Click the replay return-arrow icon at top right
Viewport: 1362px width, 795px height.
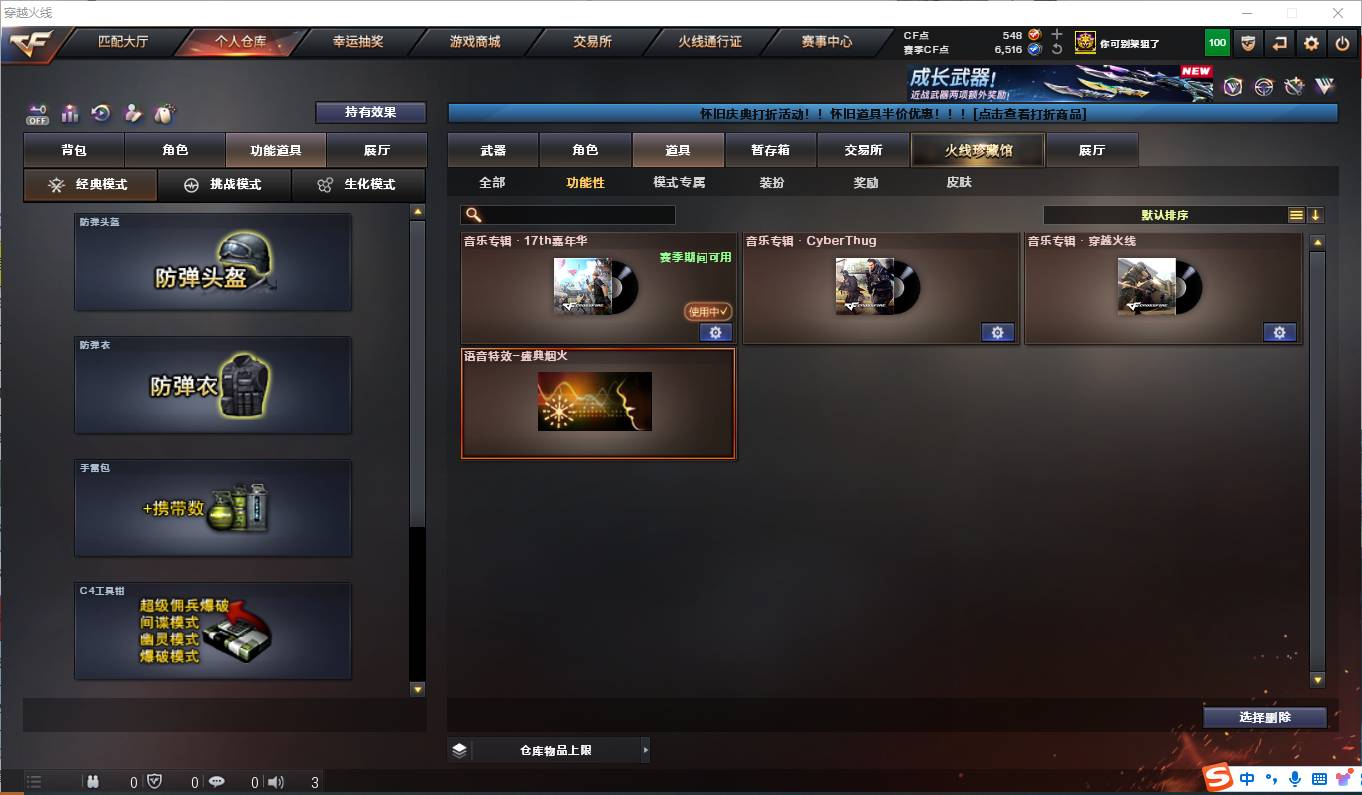pos(1280,42)
